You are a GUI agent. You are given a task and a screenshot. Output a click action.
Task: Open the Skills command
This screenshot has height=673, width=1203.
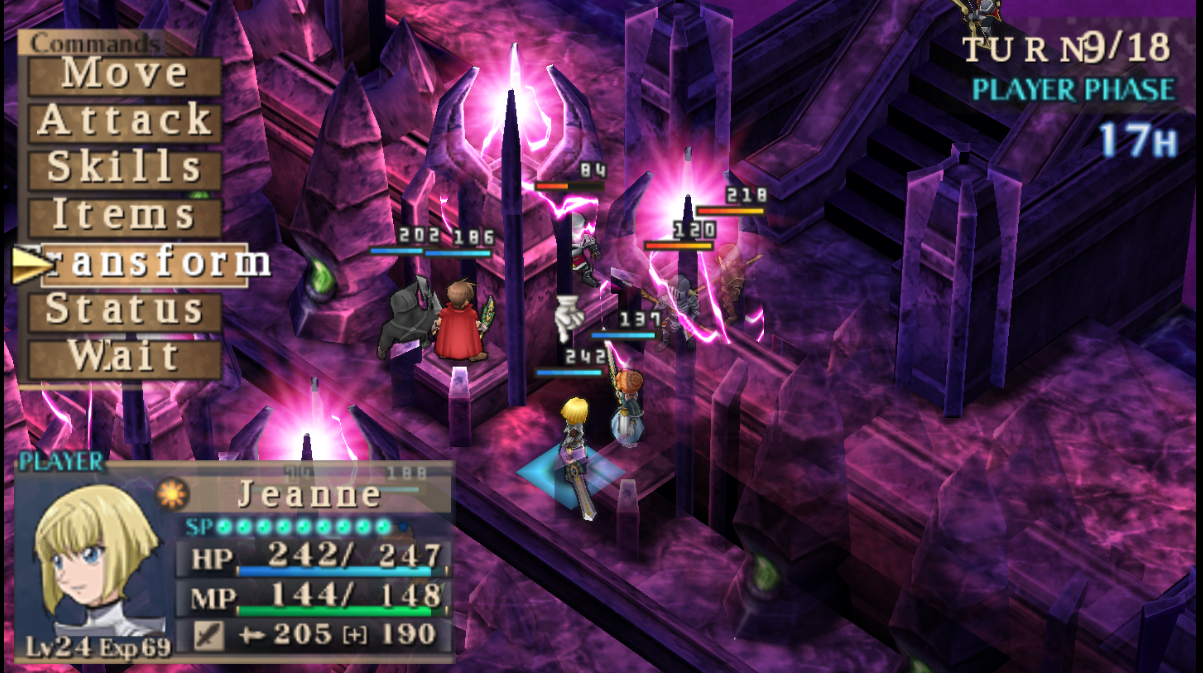[x=125, y=168]
